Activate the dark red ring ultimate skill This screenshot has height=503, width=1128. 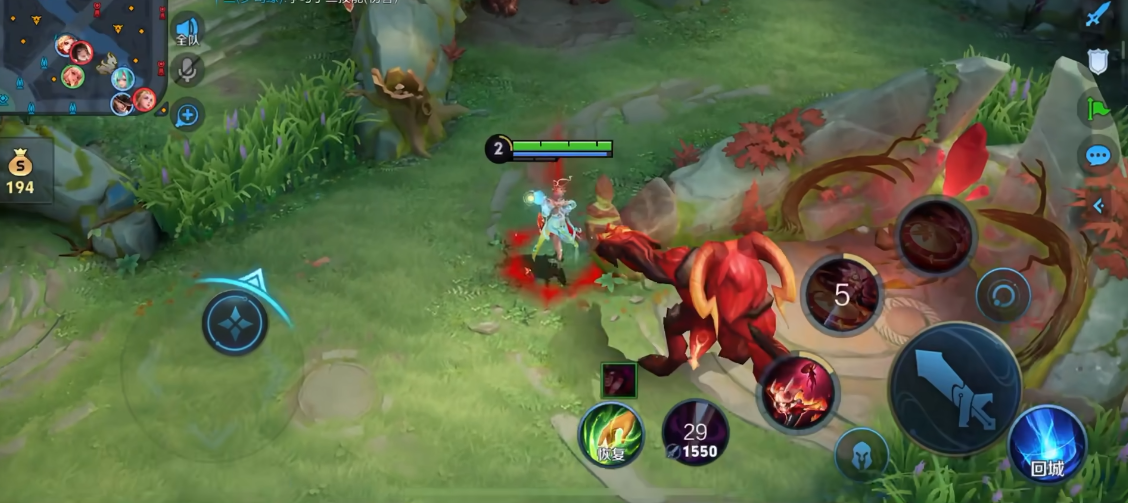tap(935, 236)
